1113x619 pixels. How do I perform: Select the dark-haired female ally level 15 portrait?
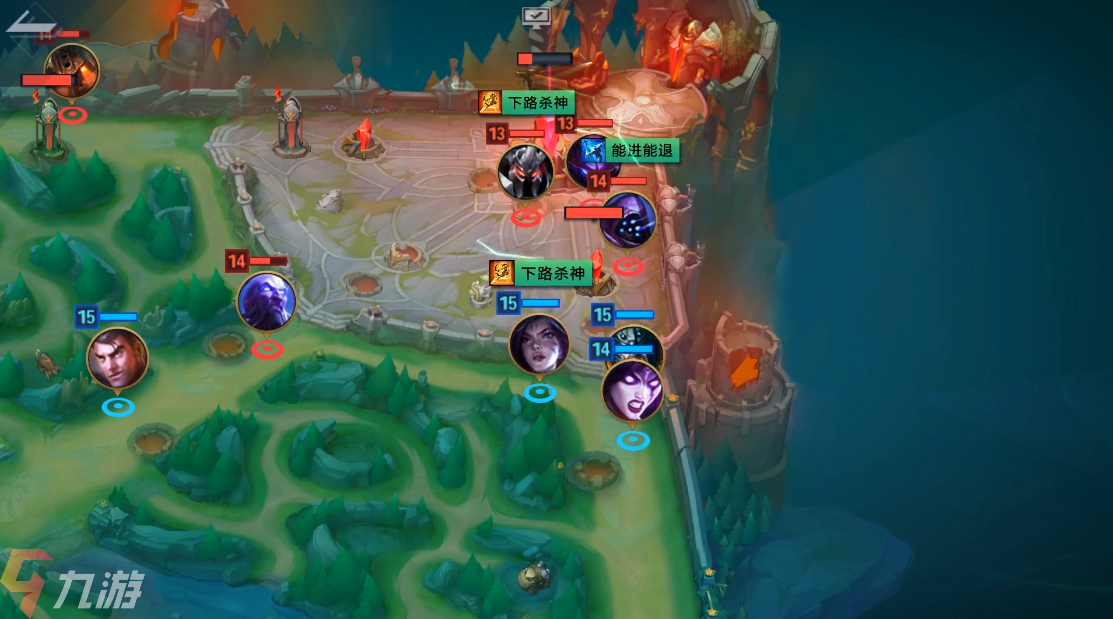pyautogui.click(x=539, y=344)
